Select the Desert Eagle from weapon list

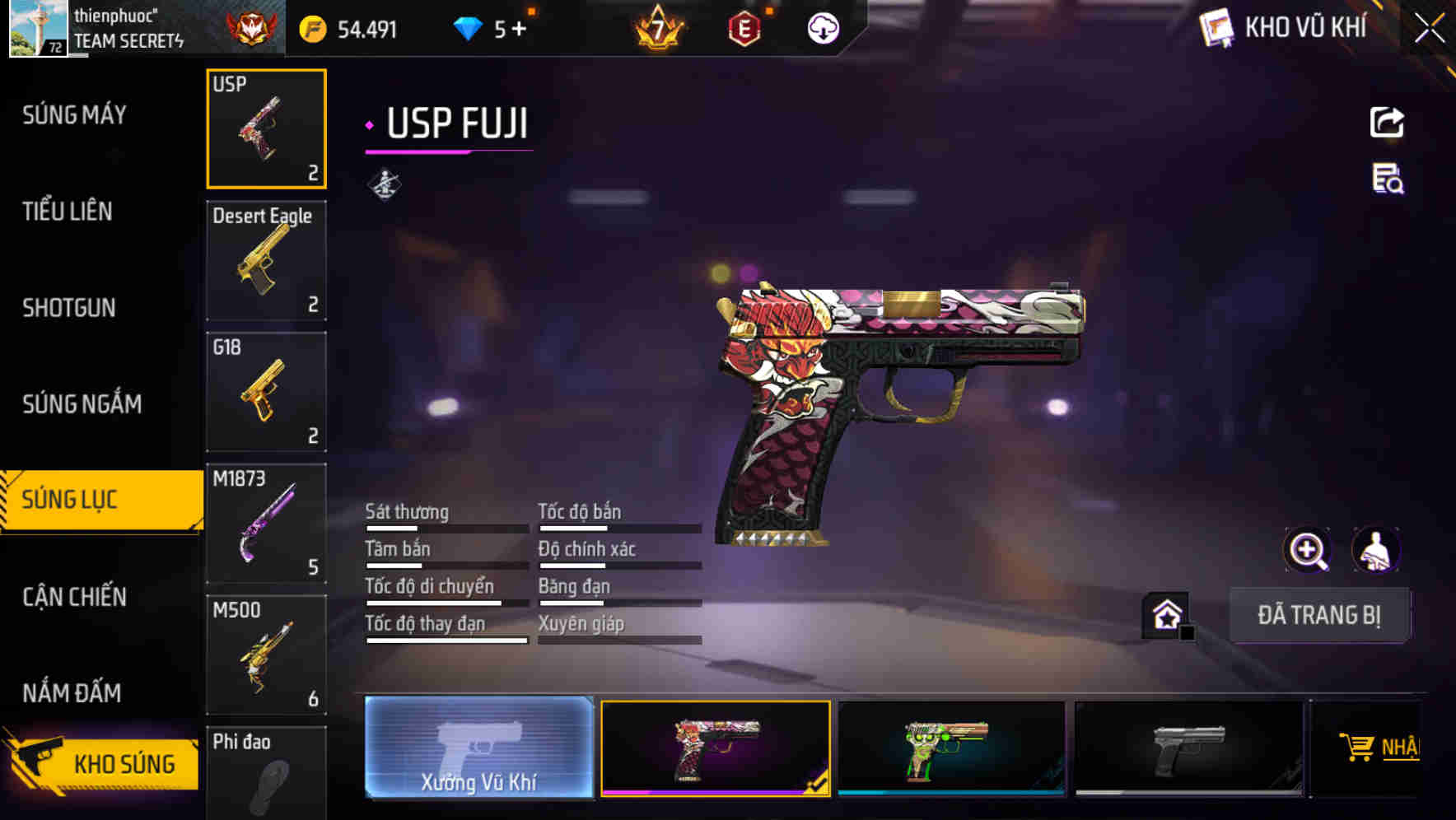click(x=266, y=260)
